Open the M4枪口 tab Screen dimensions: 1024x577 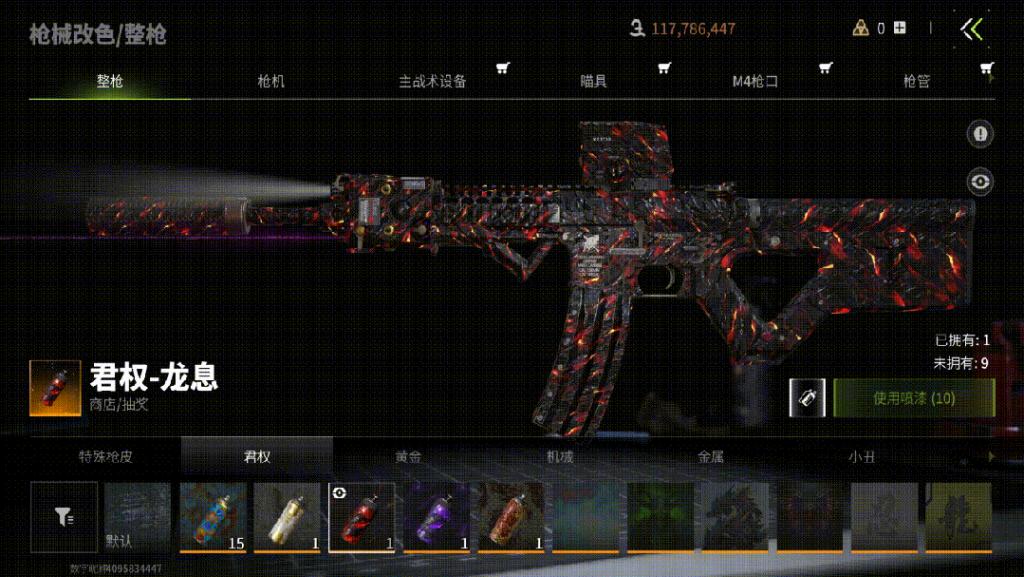[755, 82]
